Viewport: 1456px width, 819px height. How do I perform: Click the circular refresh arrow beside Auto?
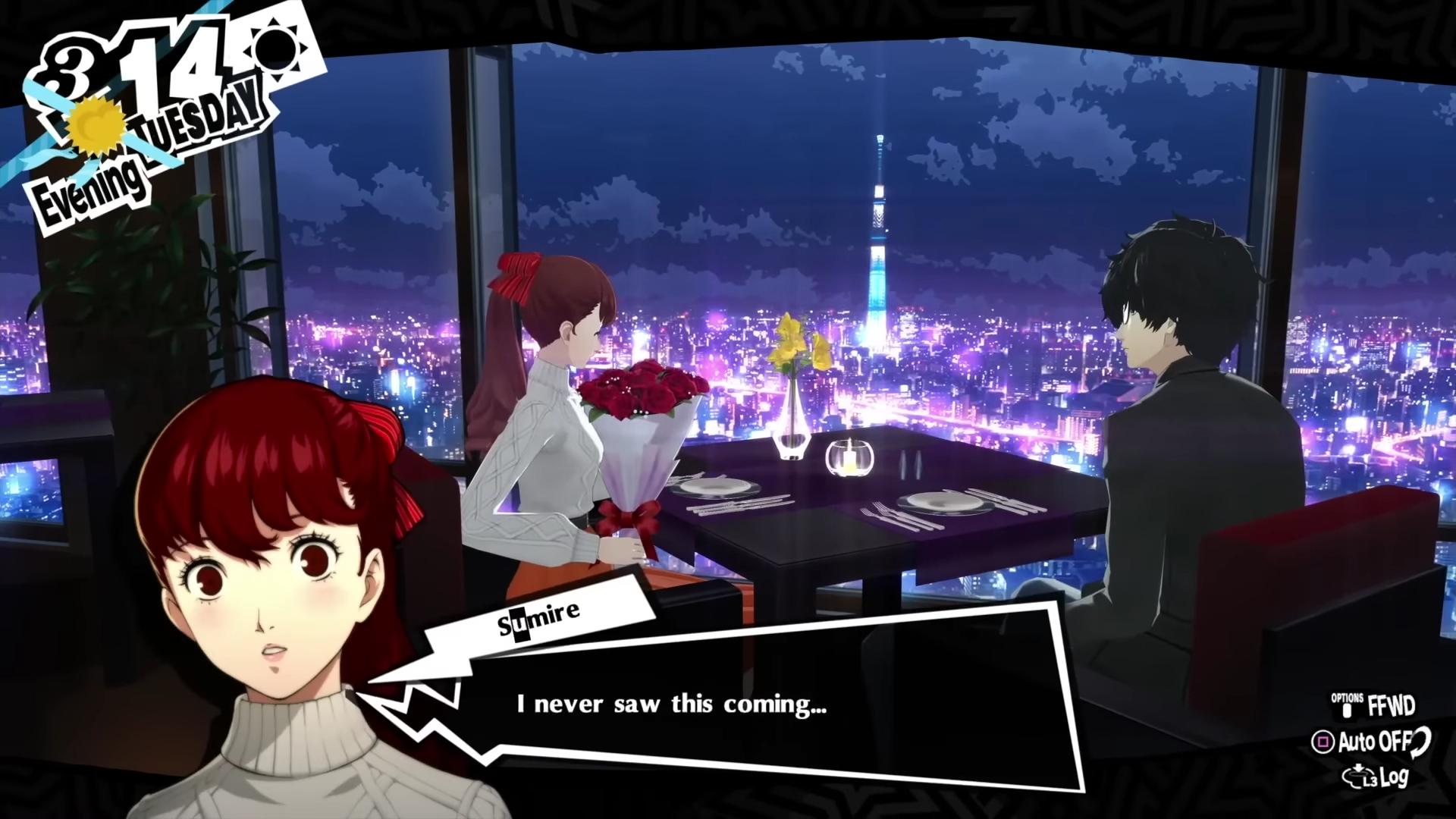coord(1420,743)
